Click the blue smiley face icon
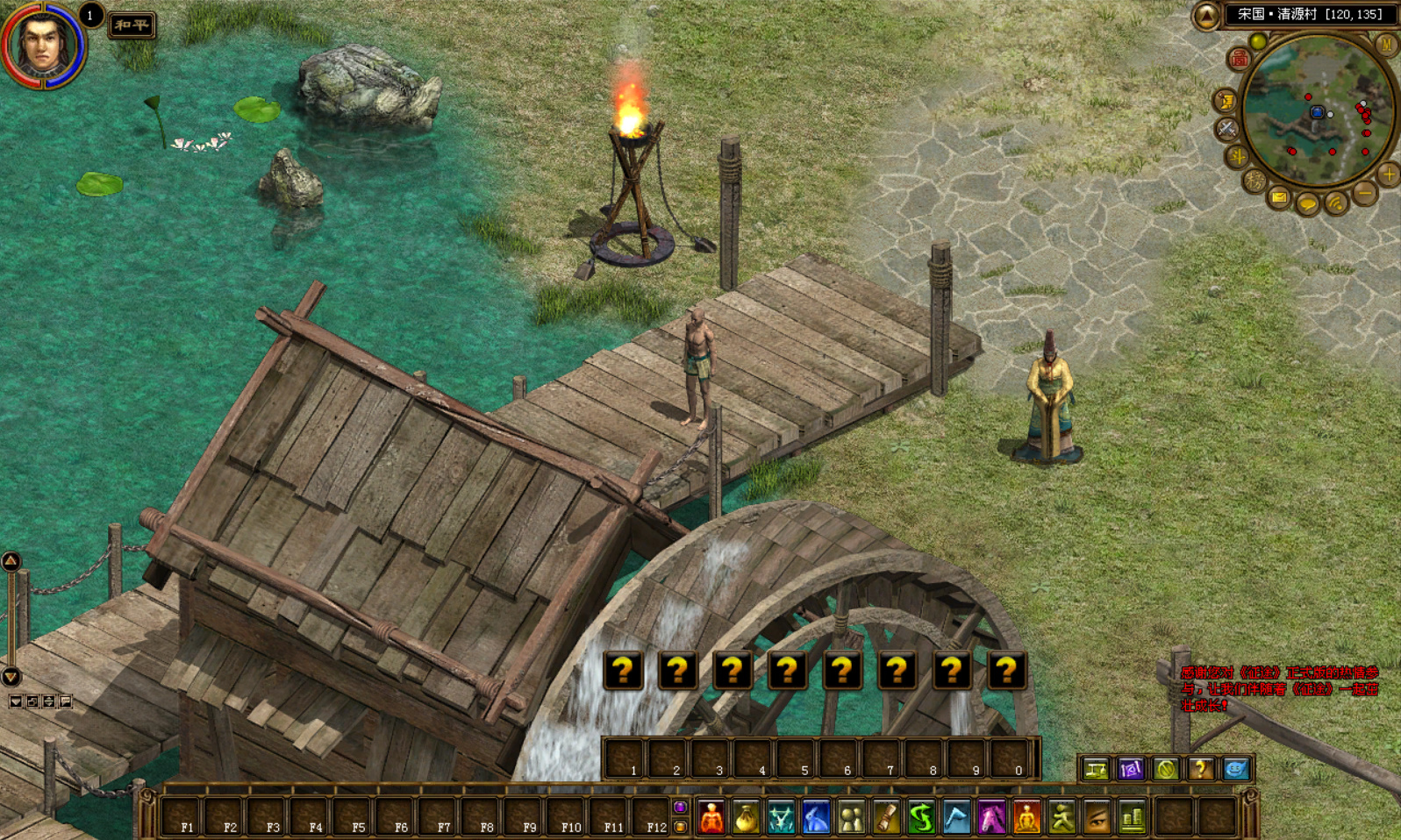The height and width of the screenshot is (840, 1401). (x=1235, y=770)
